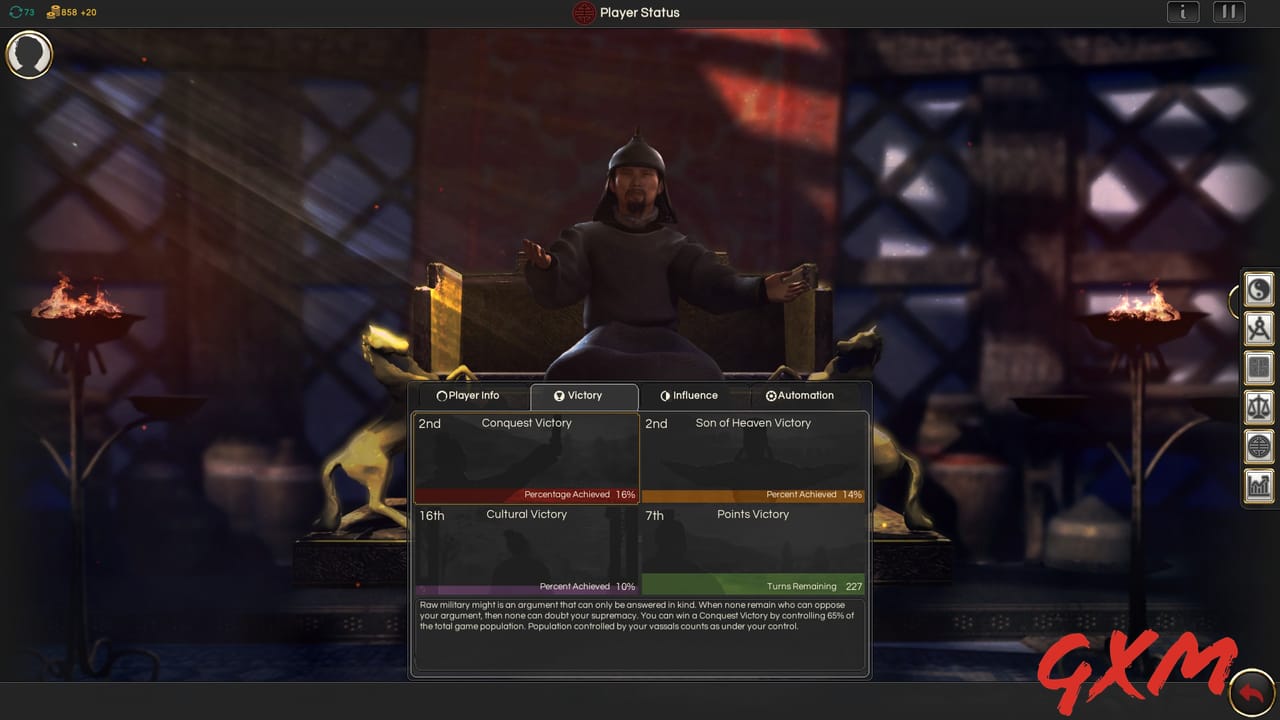This screenshot has width=1280, height=720.
Task: Open the leader portrait in the top-left corner
Action: pos(29,55)
